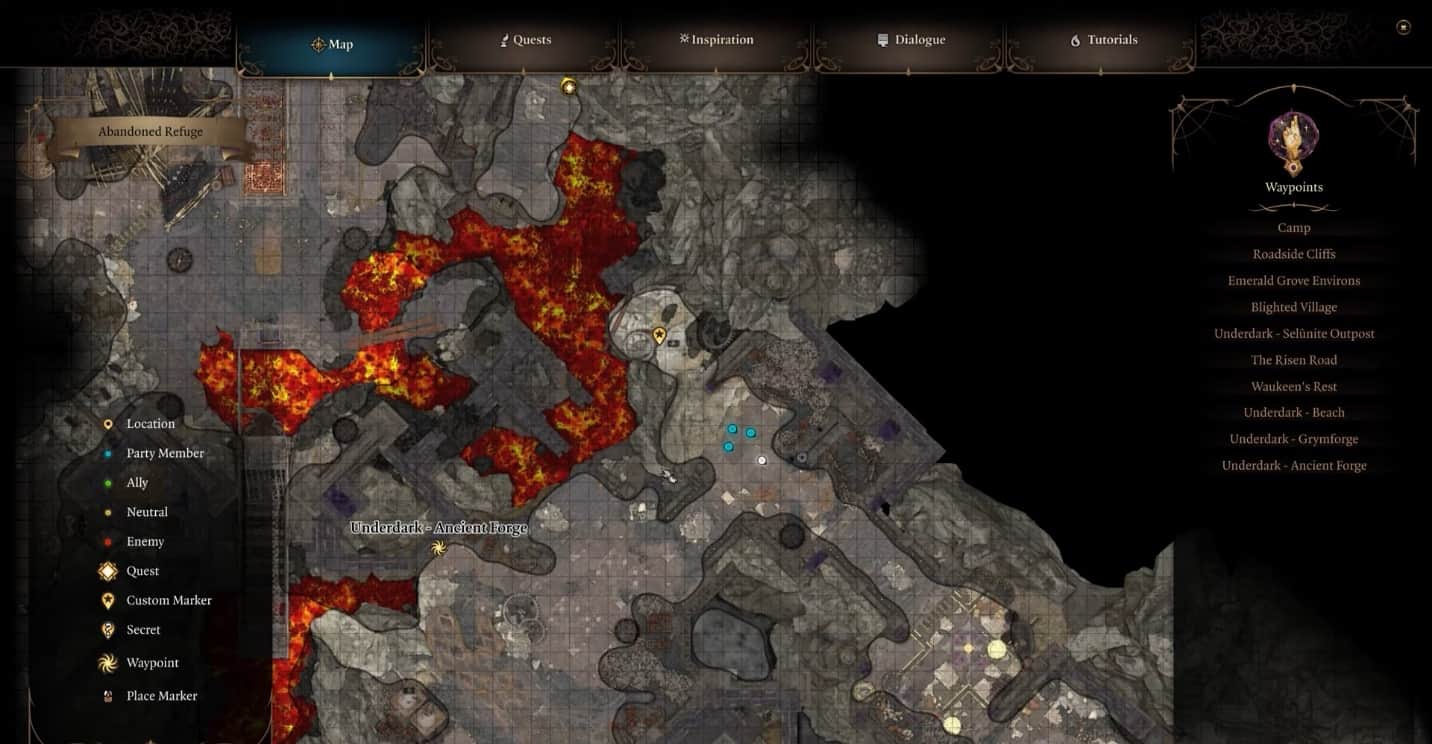Switch to the Quests tab
1432x744 pixels.
click(x=526, y=40)
